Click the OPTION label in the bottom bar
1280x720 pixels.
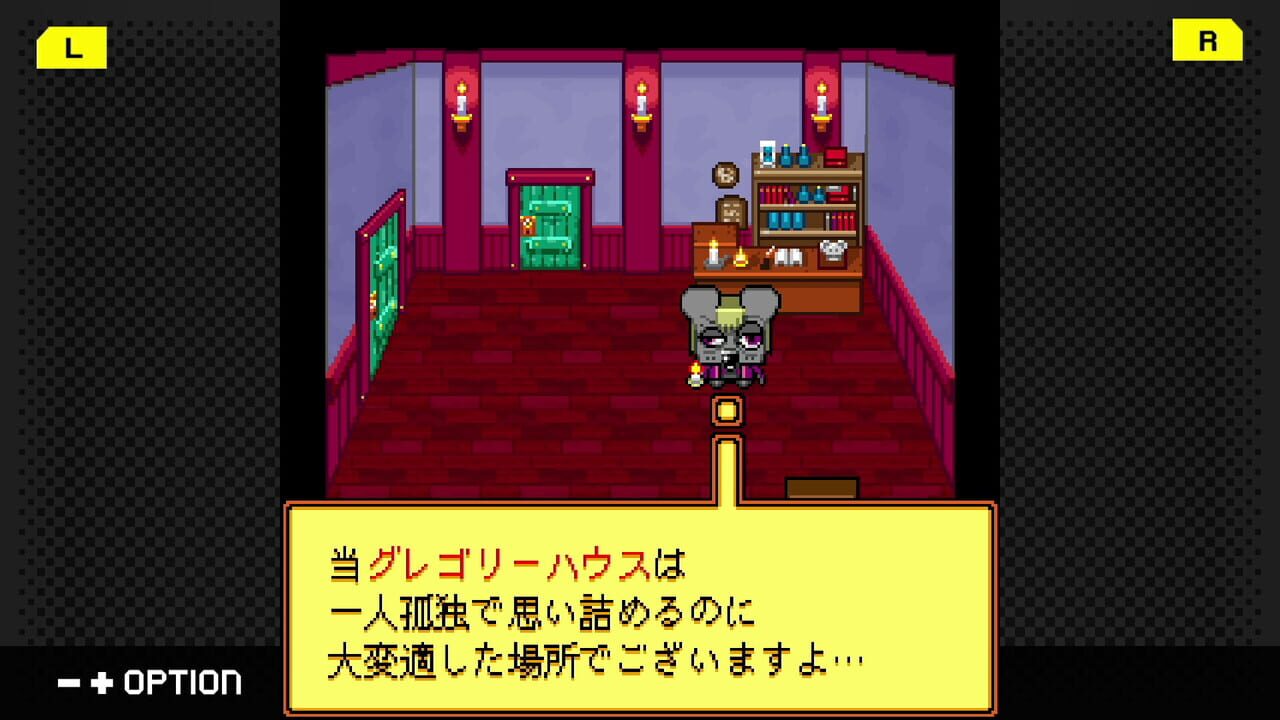pos(185,682)
